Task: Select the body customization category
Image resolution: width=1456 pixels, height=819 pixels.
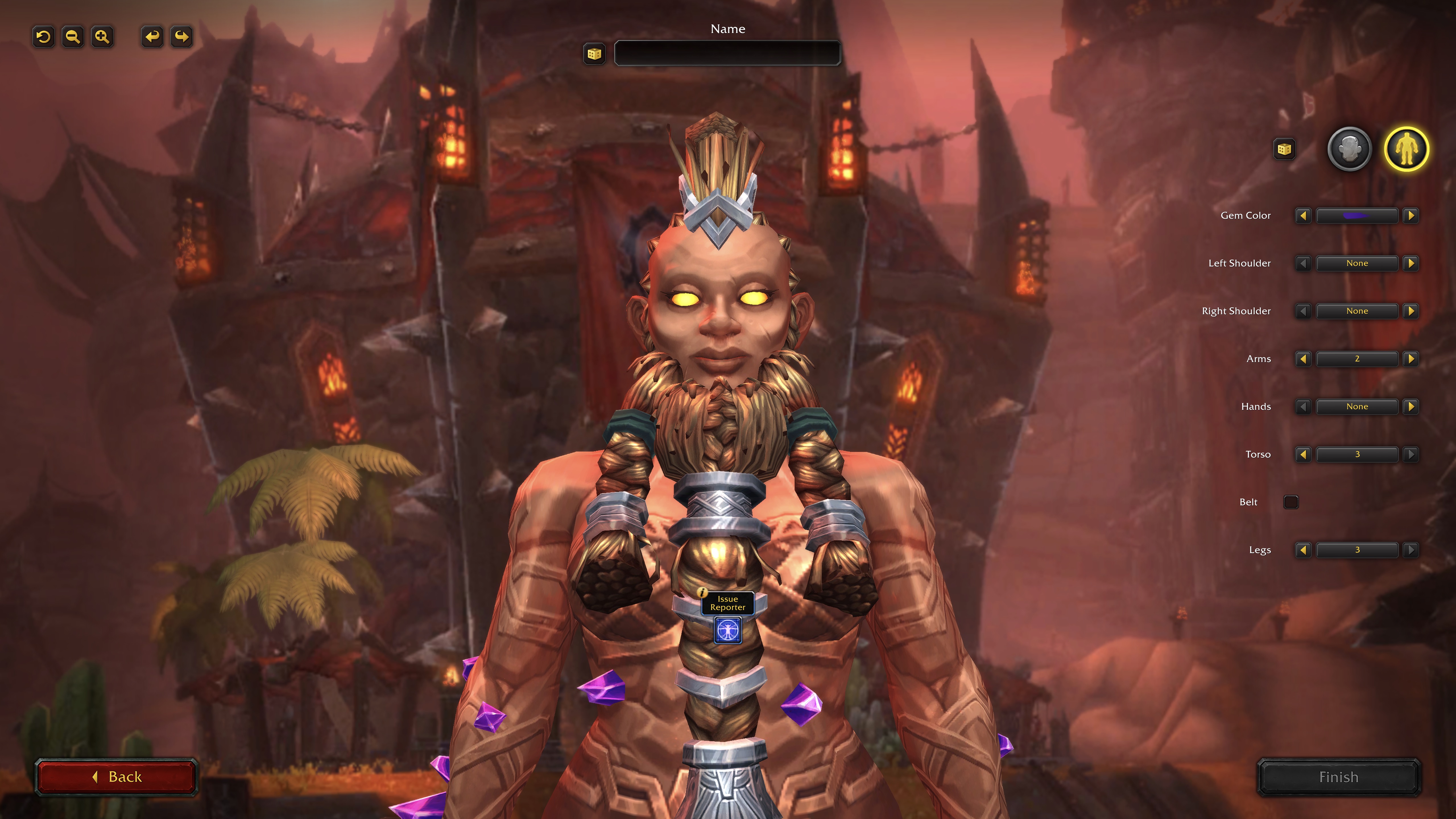Action: coord(1406,149)
